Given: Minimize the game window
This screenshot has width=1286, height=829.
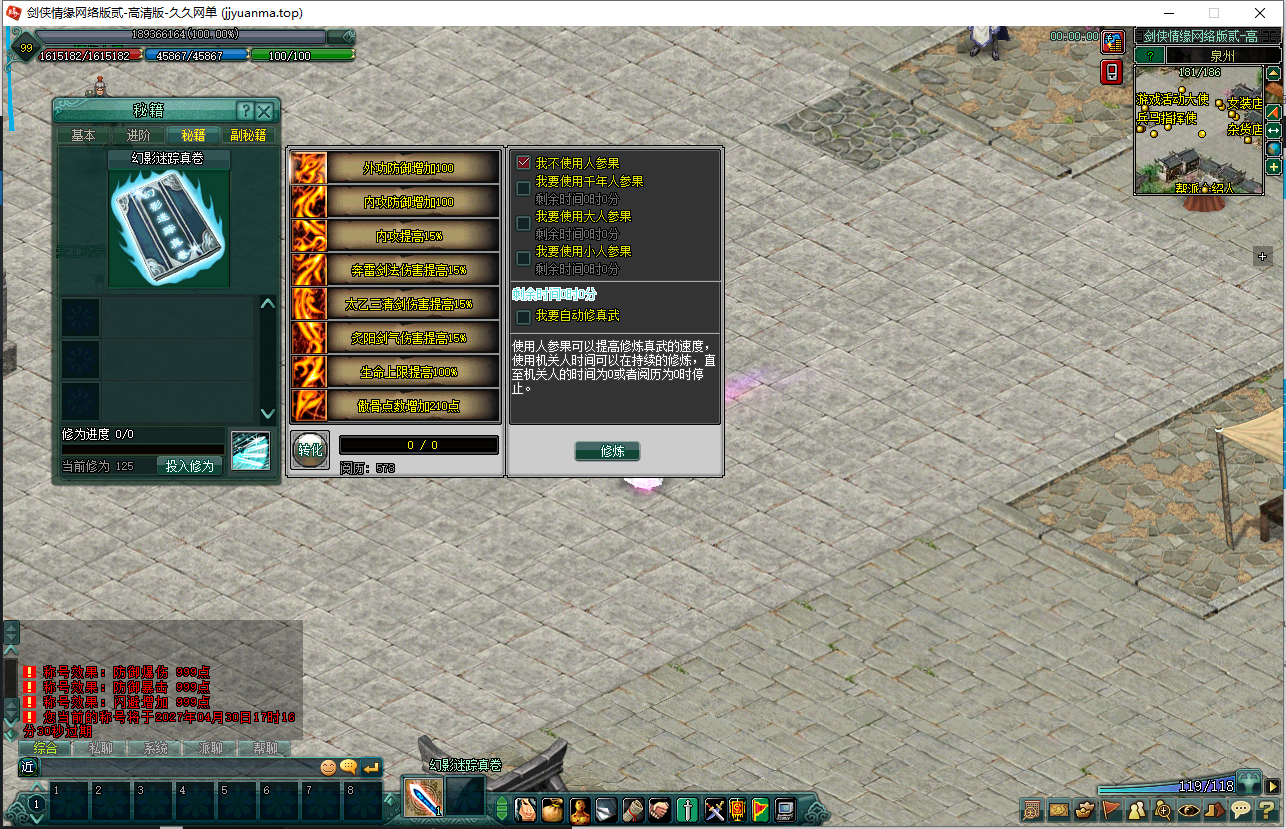Looking at the screenshot, I should coord(1168,13).
